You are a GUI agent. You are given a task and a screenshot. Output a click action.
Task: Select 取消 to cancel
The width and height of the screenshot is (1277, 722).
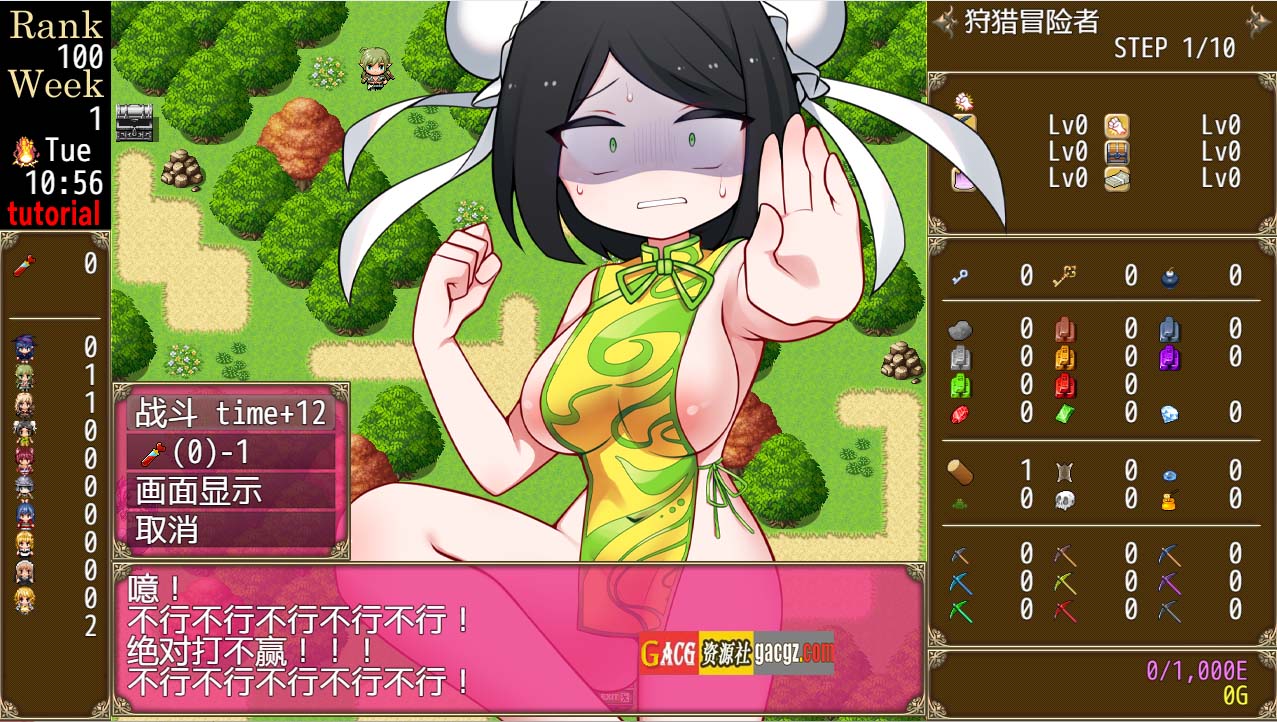(x=231, y=530)
